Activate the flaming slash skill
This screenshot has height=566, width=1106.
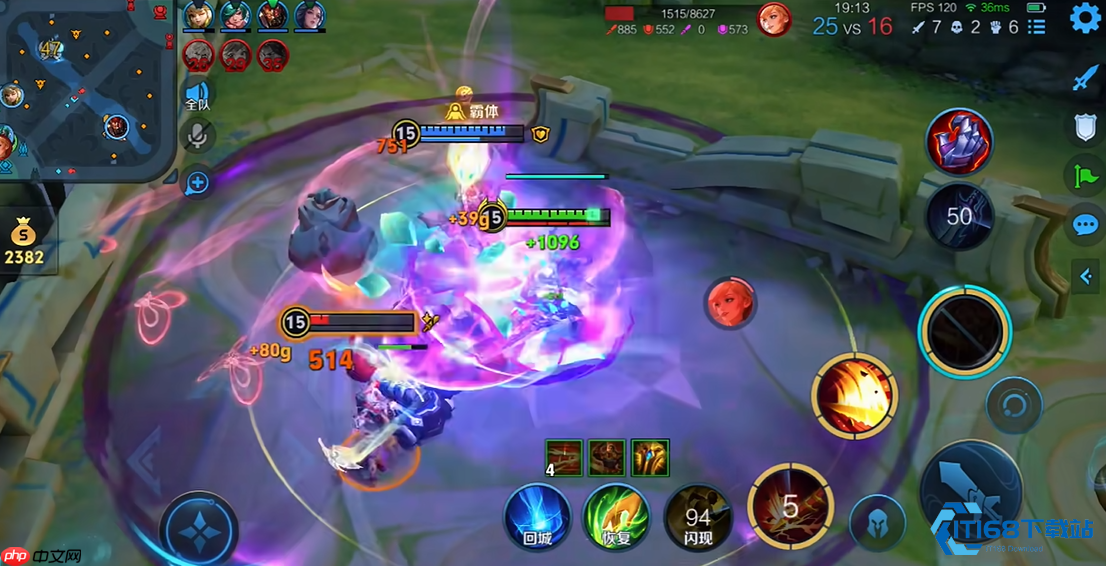[x=853, y=397]
